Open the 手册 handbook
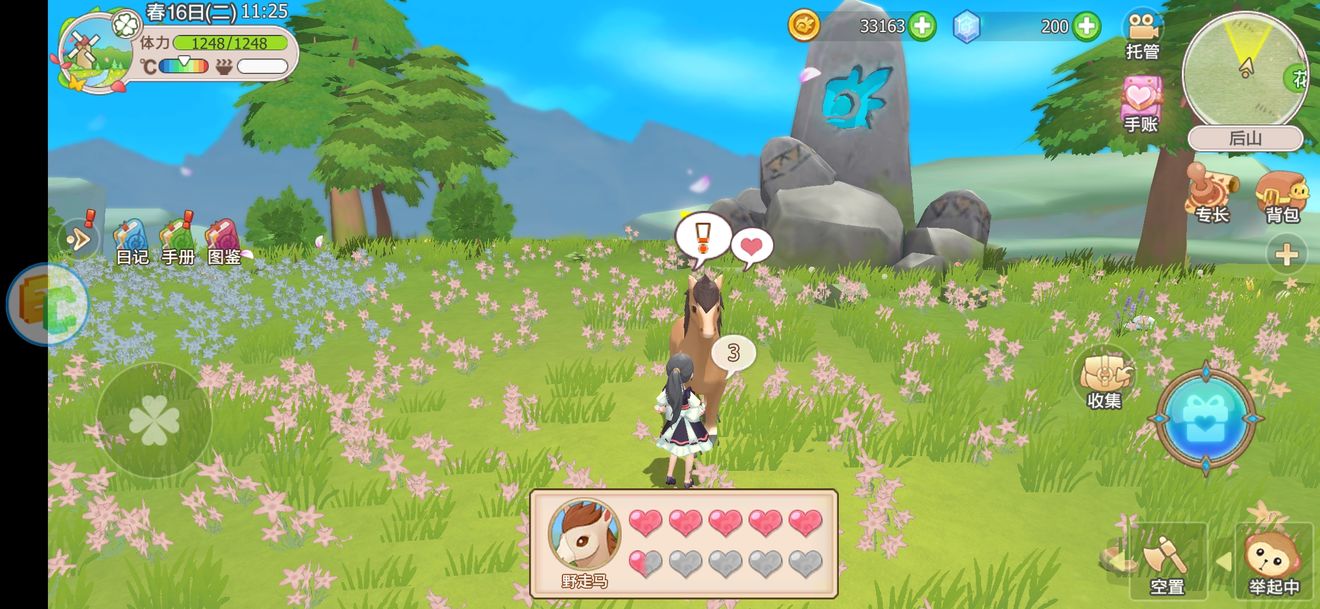1320x609 pixels. (178, 240)
